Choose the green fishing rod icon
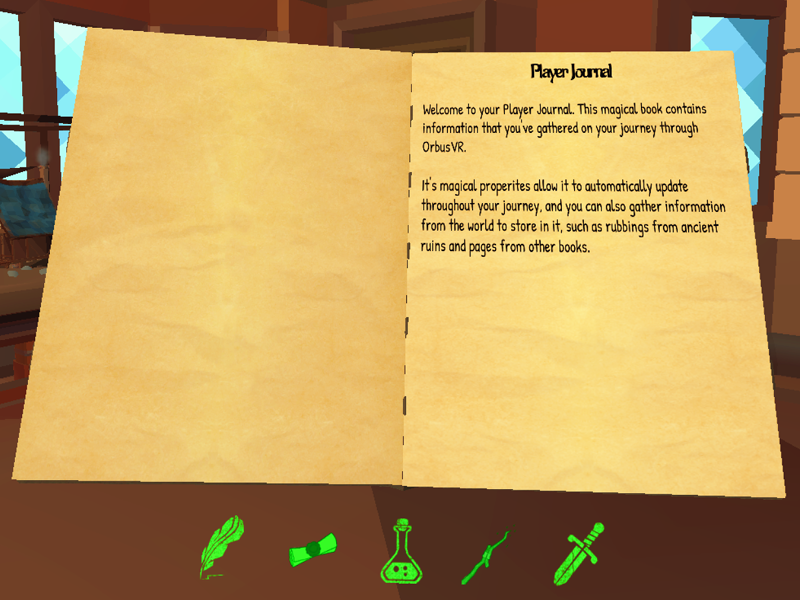 (x=484, y=557)
